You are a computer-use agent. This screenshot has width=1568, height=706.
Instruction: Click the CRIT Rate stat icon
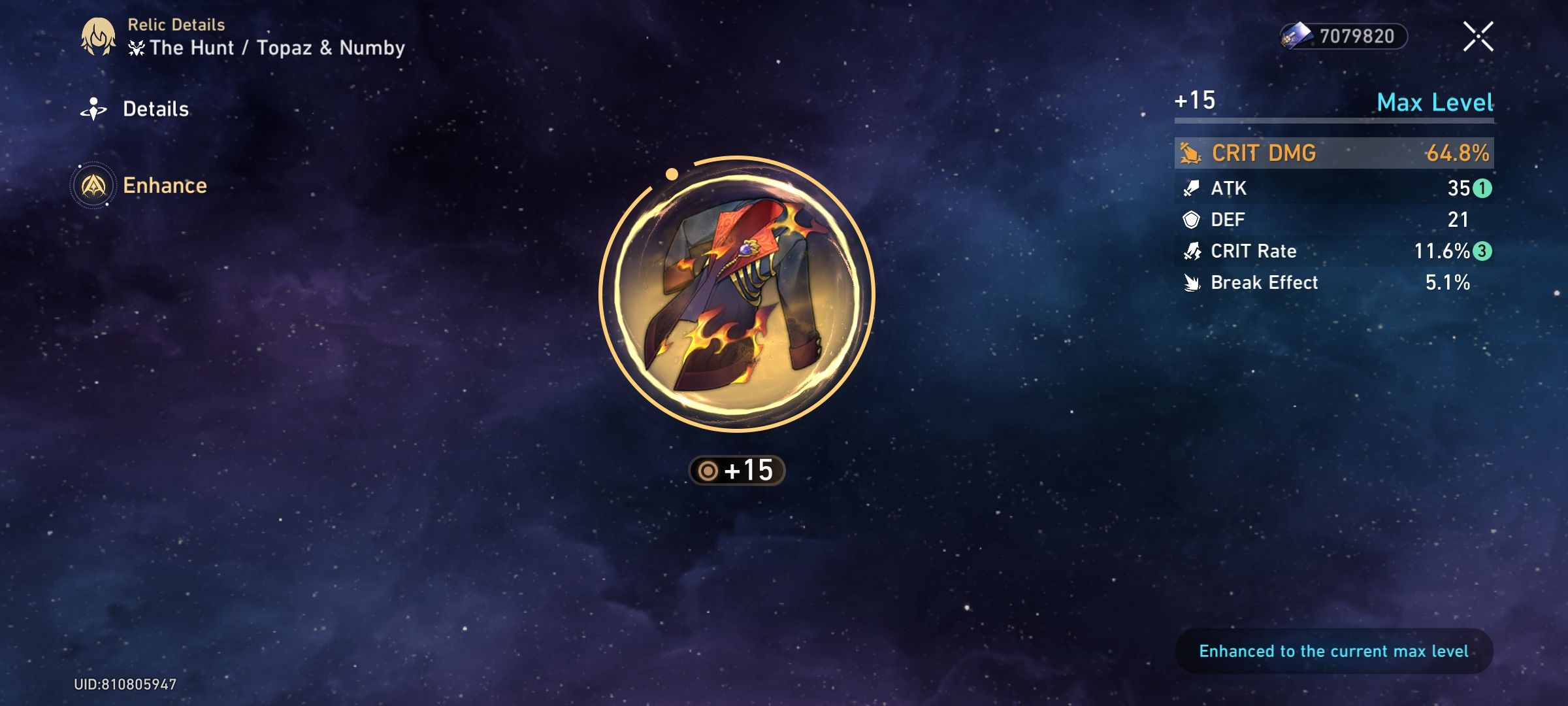(1194, 251)
